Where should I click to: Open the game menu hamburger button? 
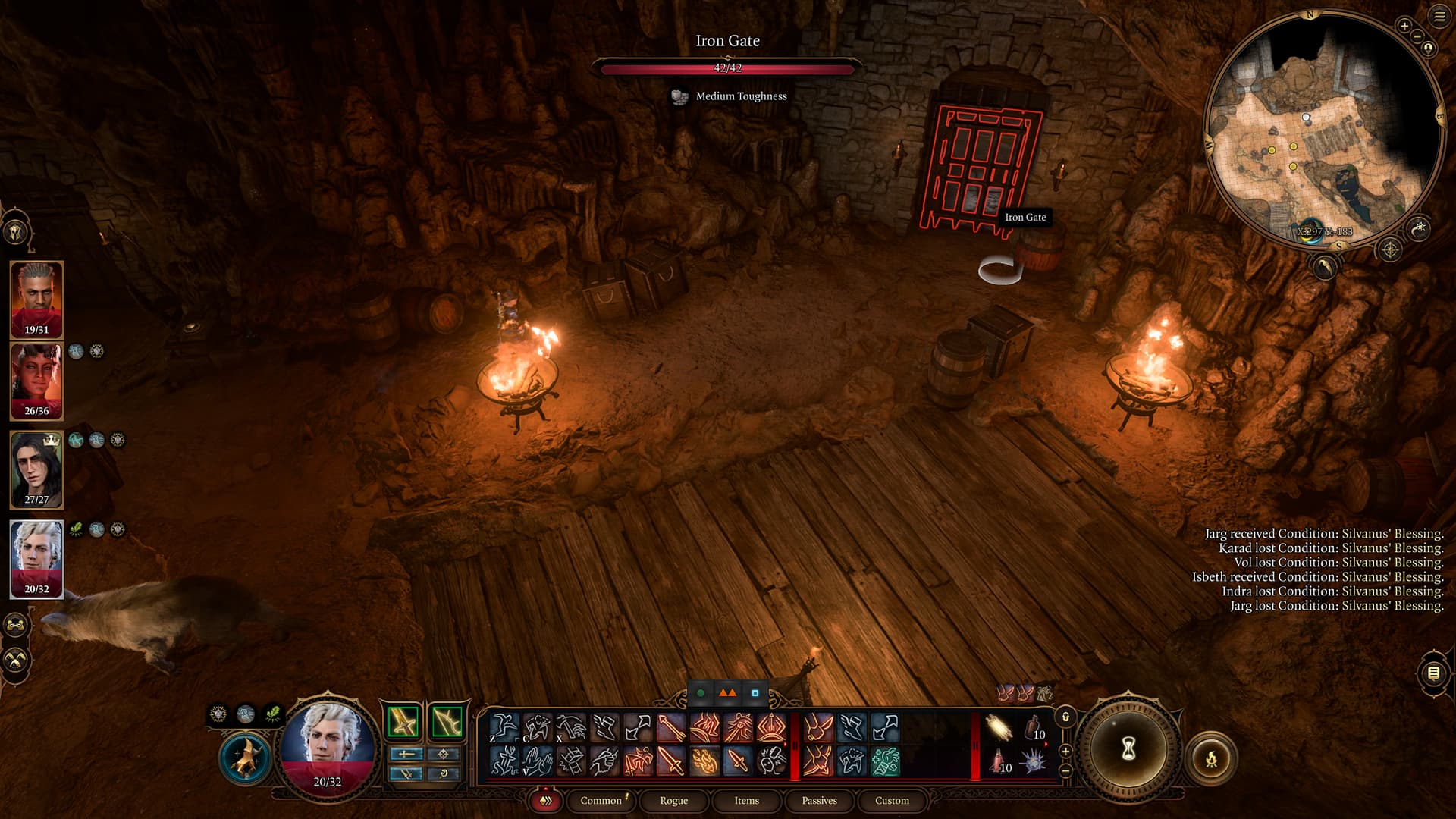[x=1439, y=17]
